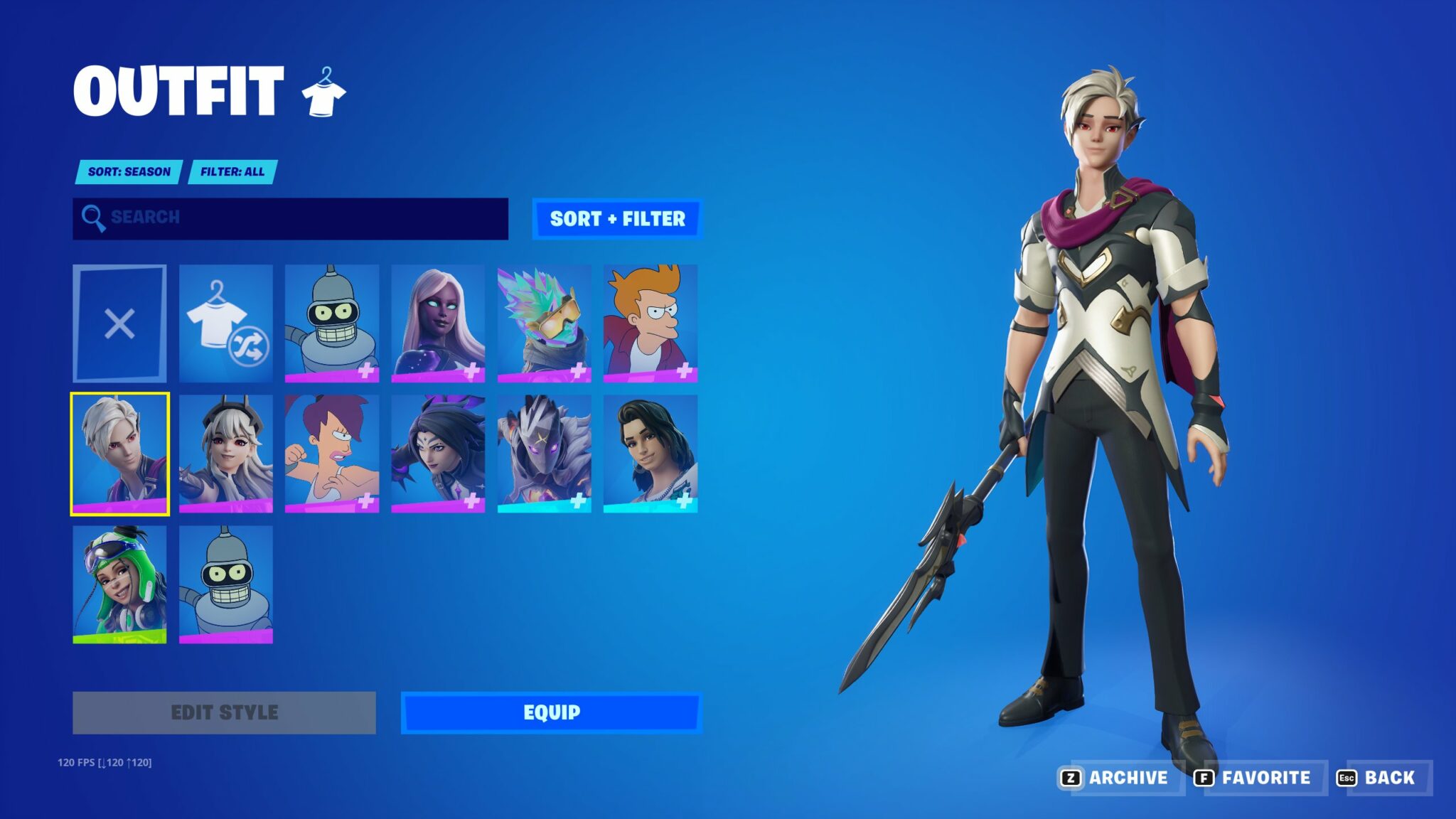Image resolution: width=1456 pixels, height=819 pixels.
Task: Pick the green-haired goggles girl outfit
Action: click(119, 584)
